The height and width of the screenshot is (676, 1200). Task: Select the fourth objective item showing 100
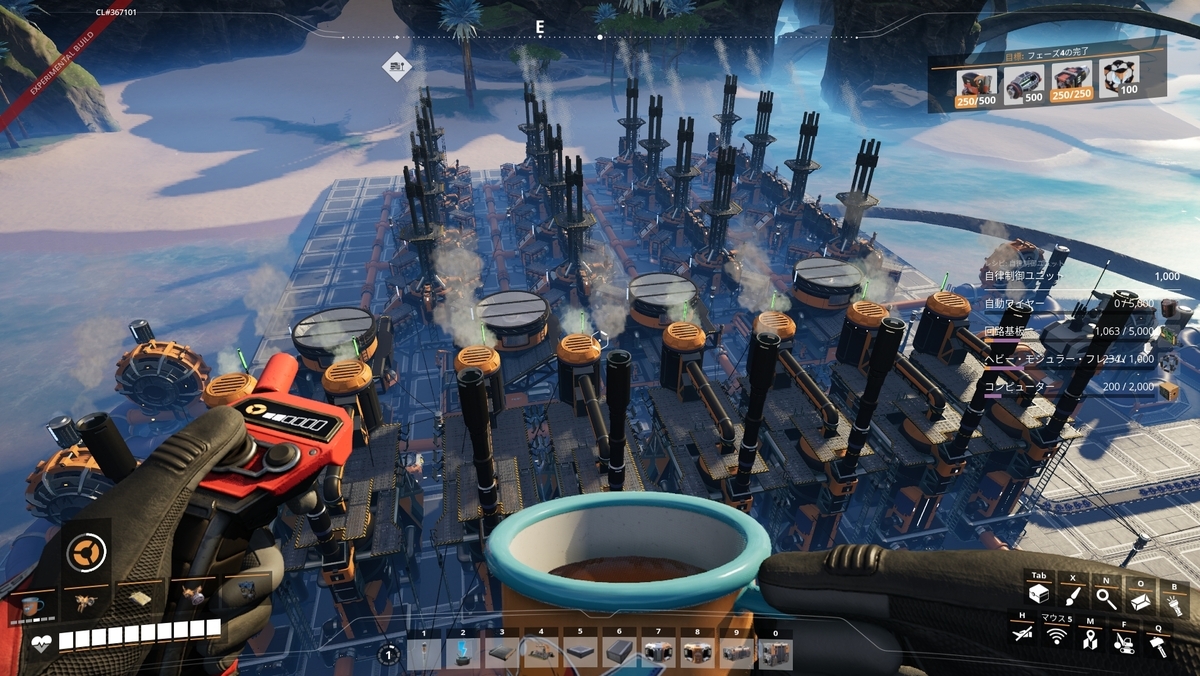(x=1118, y=77)
